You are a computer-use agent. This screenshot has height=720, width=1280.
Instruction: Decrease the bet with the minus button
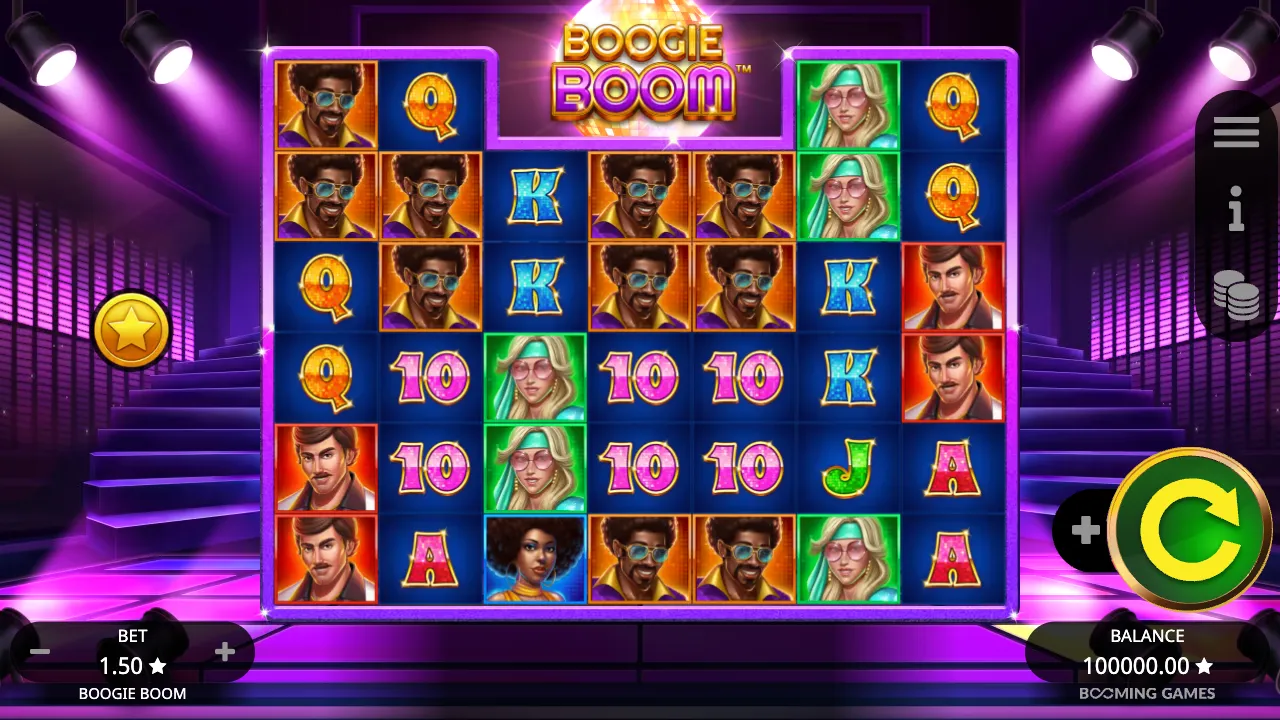pos(40,651)
